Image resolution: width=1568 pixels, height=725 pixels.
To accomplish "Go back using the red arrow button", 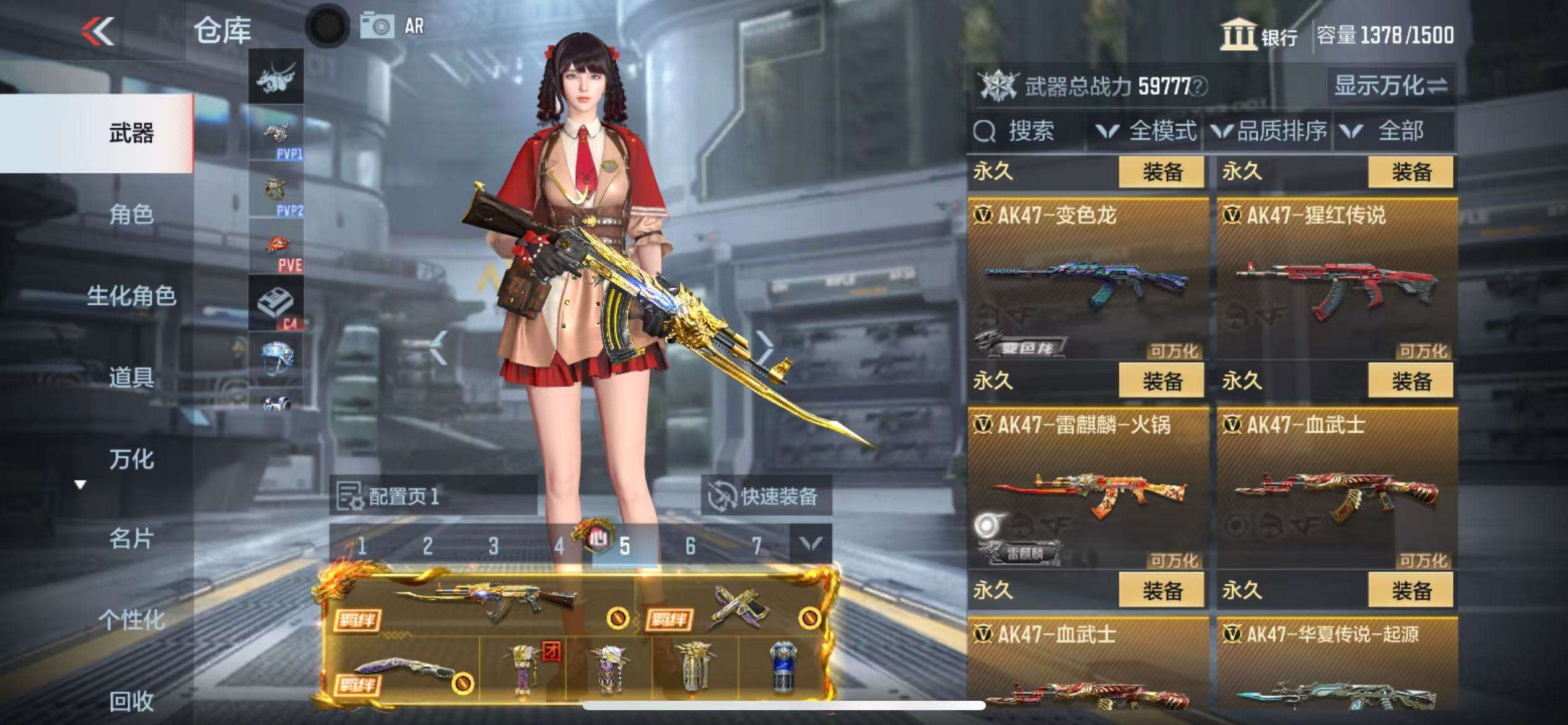I will click(x=98, y=31).
